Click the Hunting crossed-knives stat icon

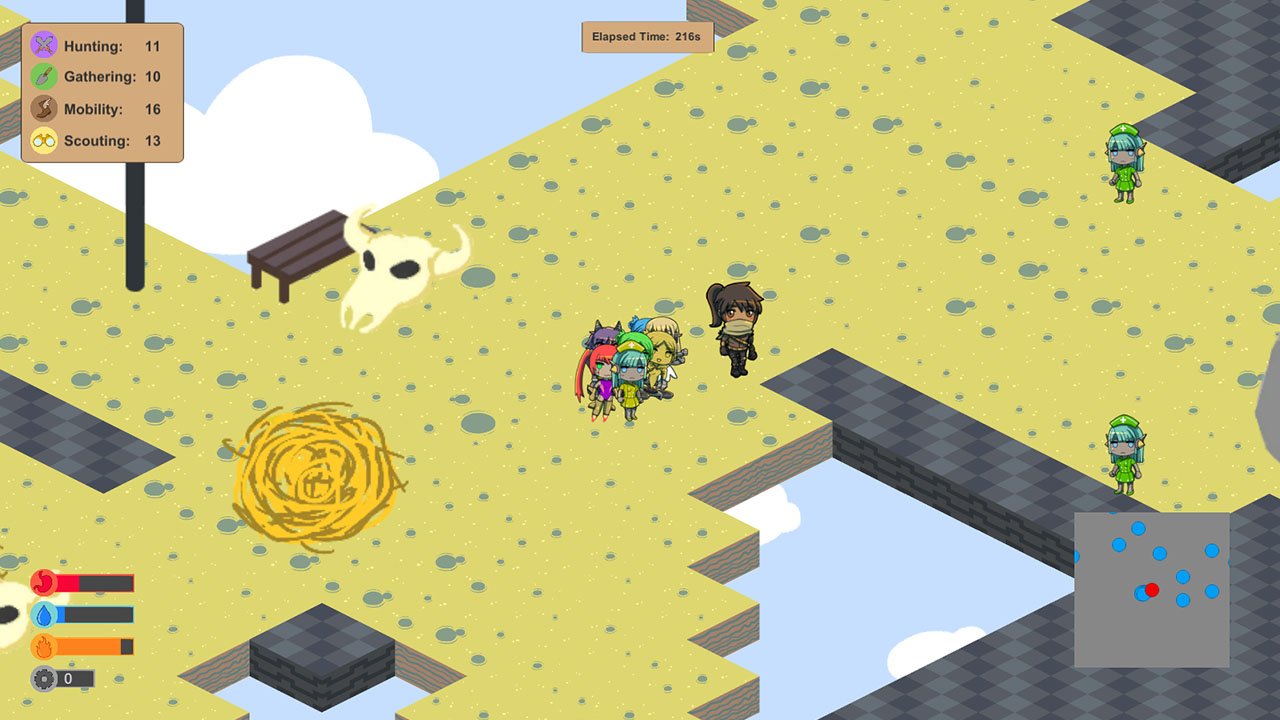pyautogui.click(x=42, y=45)
